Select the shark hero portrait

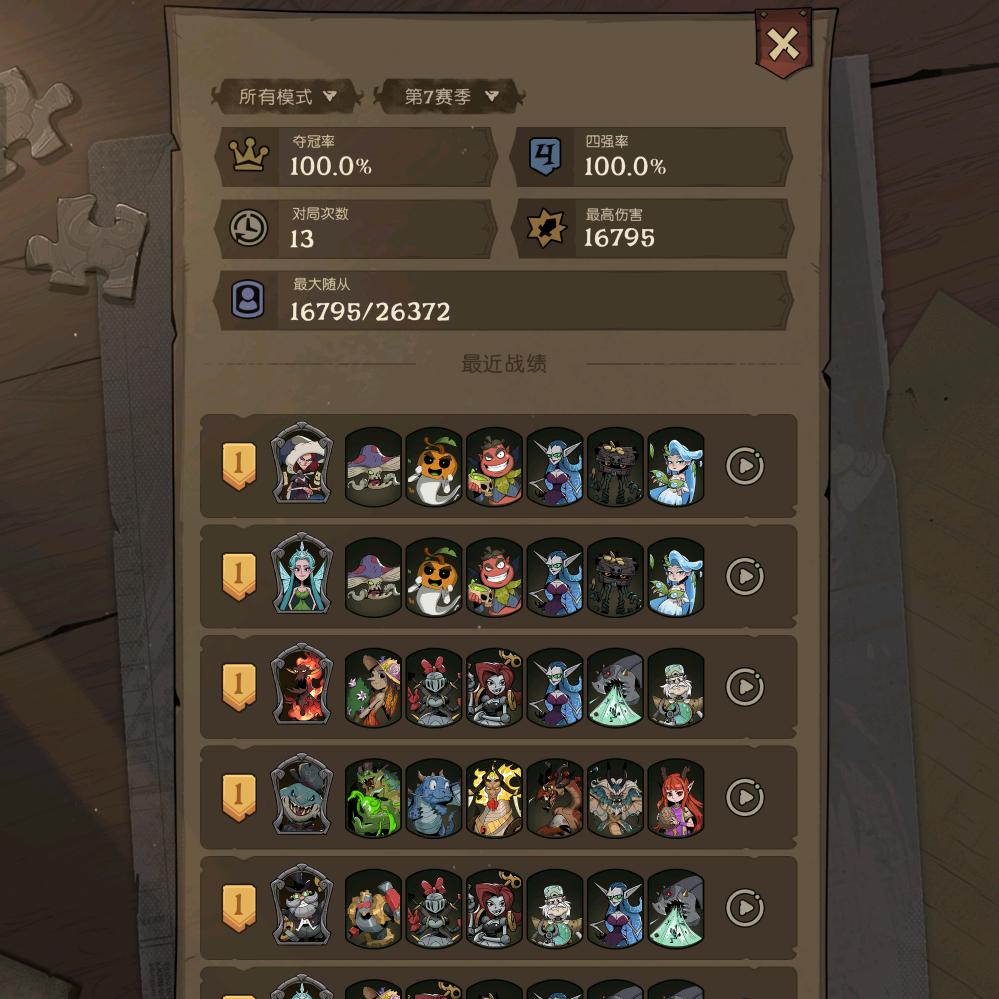point(301,796)
